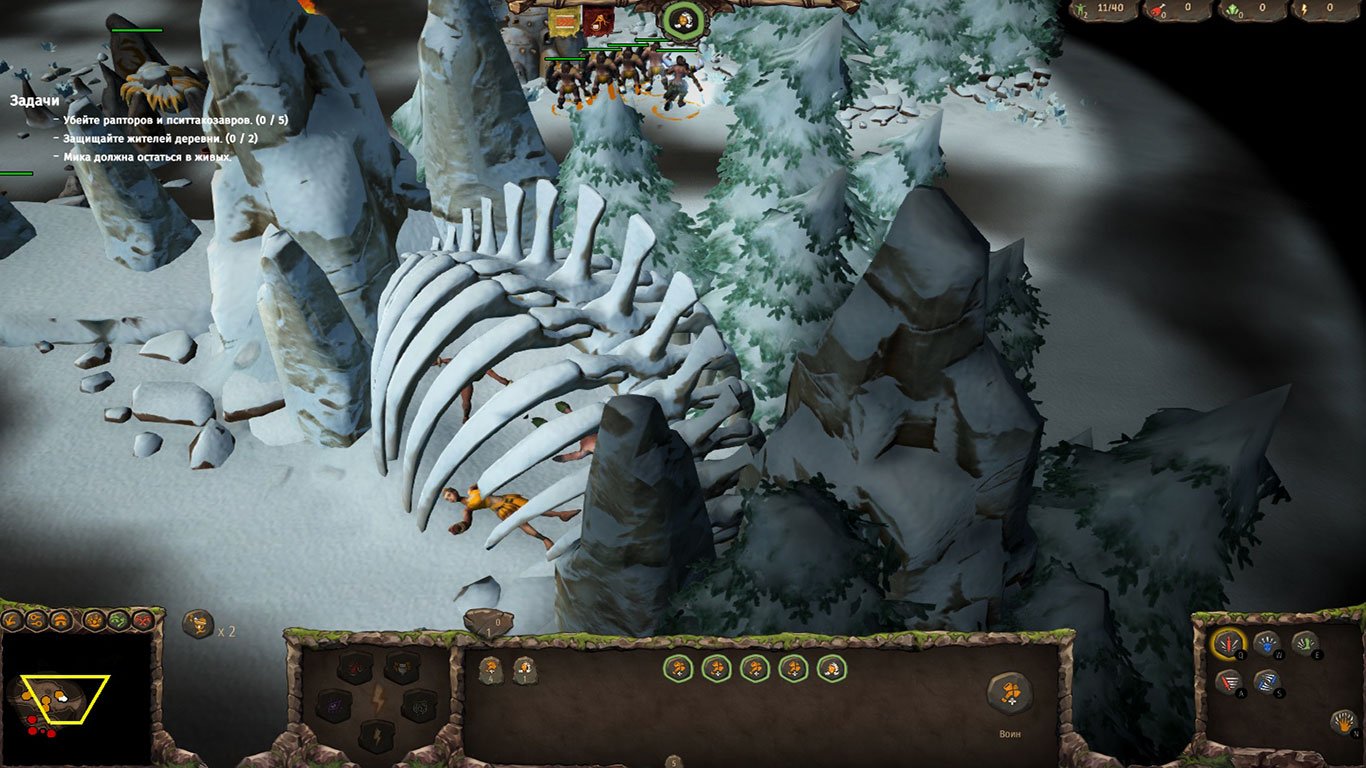Image resolution: width=1366 pixels, height=768 pixels.
Task: Toggle the green swirl minimap filter
Action: coord(118,620)
